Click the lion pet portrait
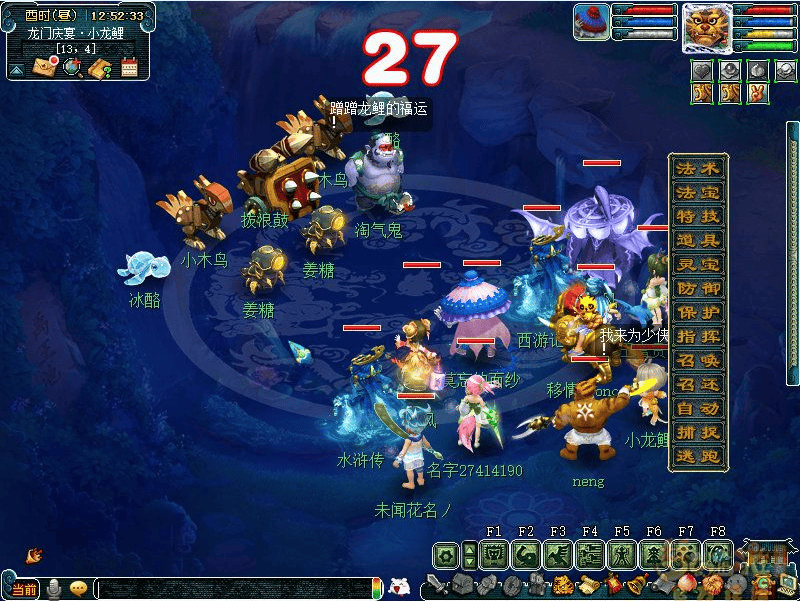The height and width of the screenshot is (601, 800). [707, 28]
